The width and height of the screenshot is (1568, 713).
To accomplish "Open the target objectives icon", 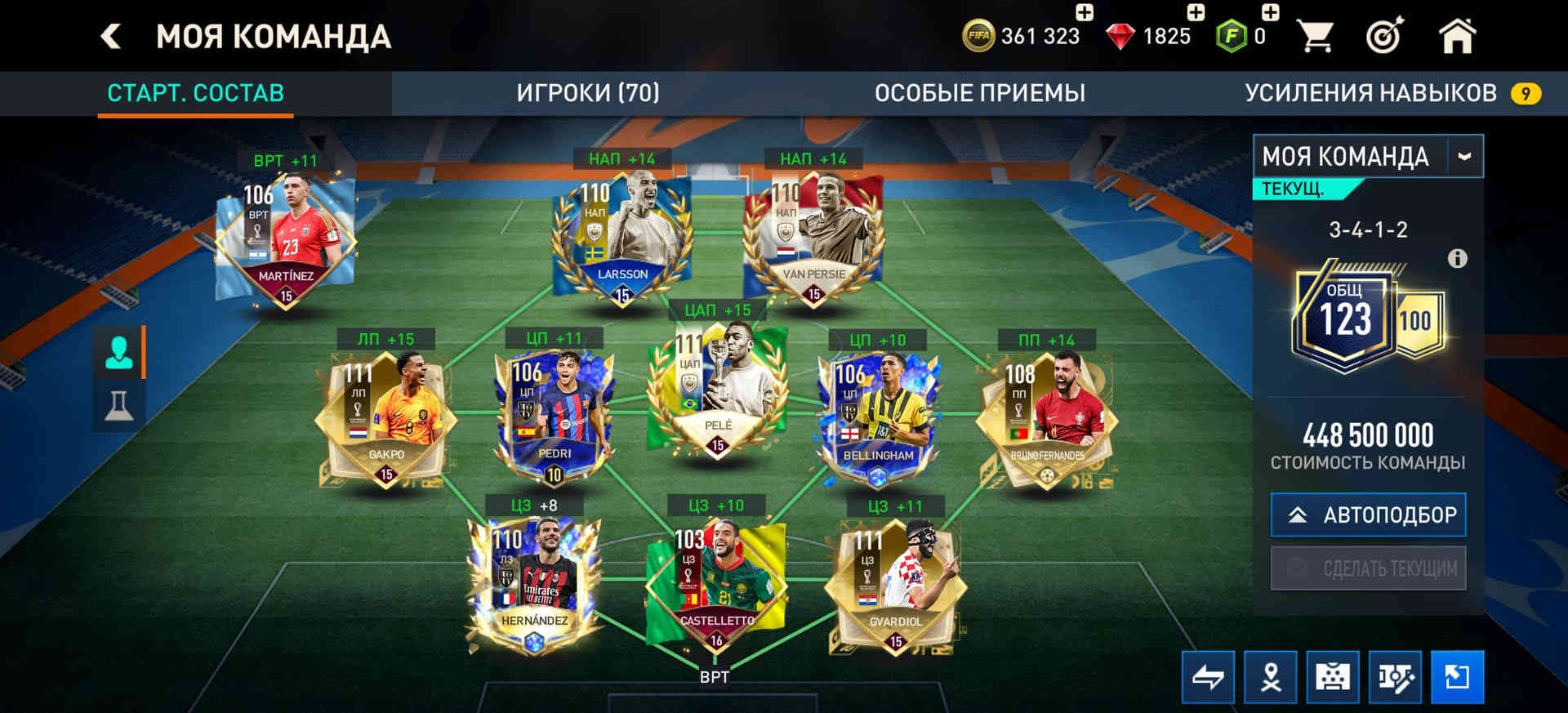I will tap(1384, 37).
